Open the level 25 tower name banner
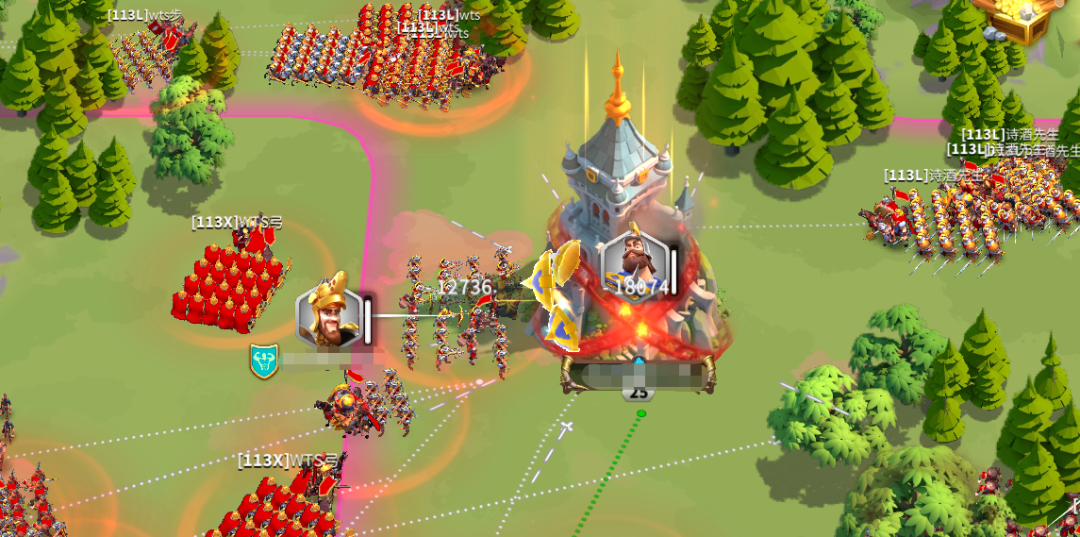The height and width of the screenshot is (537, 1080). click(638, 376)
